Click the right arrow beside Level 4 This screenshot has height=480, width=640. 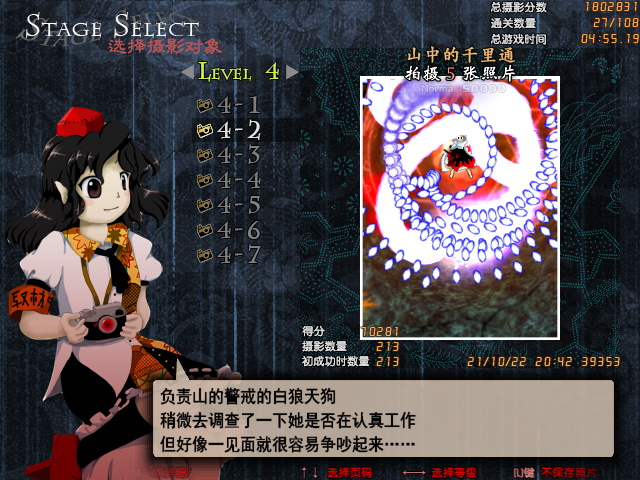(x=292, y=72)
